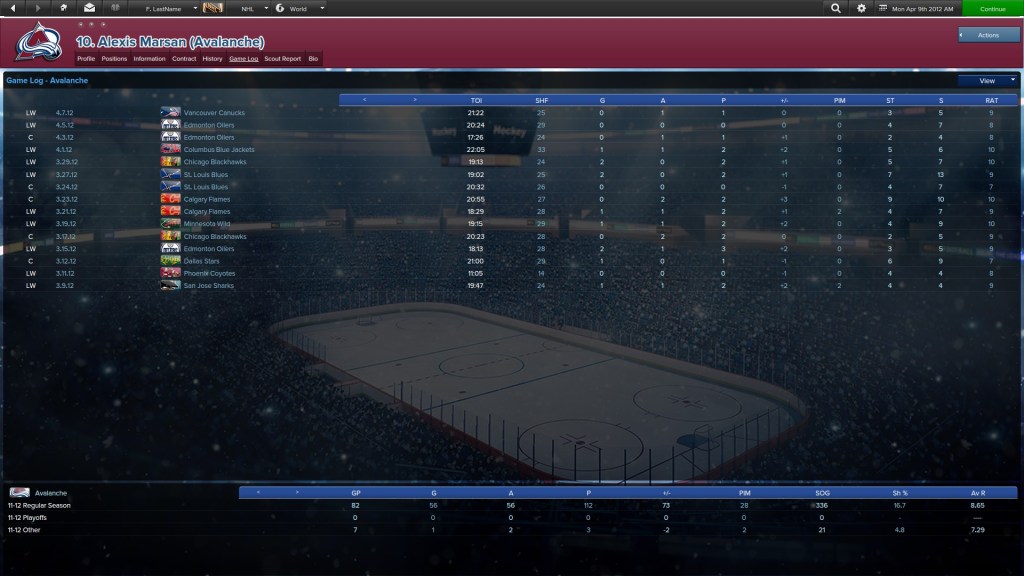Open the Scout Report tab
1024x576 pixels.
point(282,59)
